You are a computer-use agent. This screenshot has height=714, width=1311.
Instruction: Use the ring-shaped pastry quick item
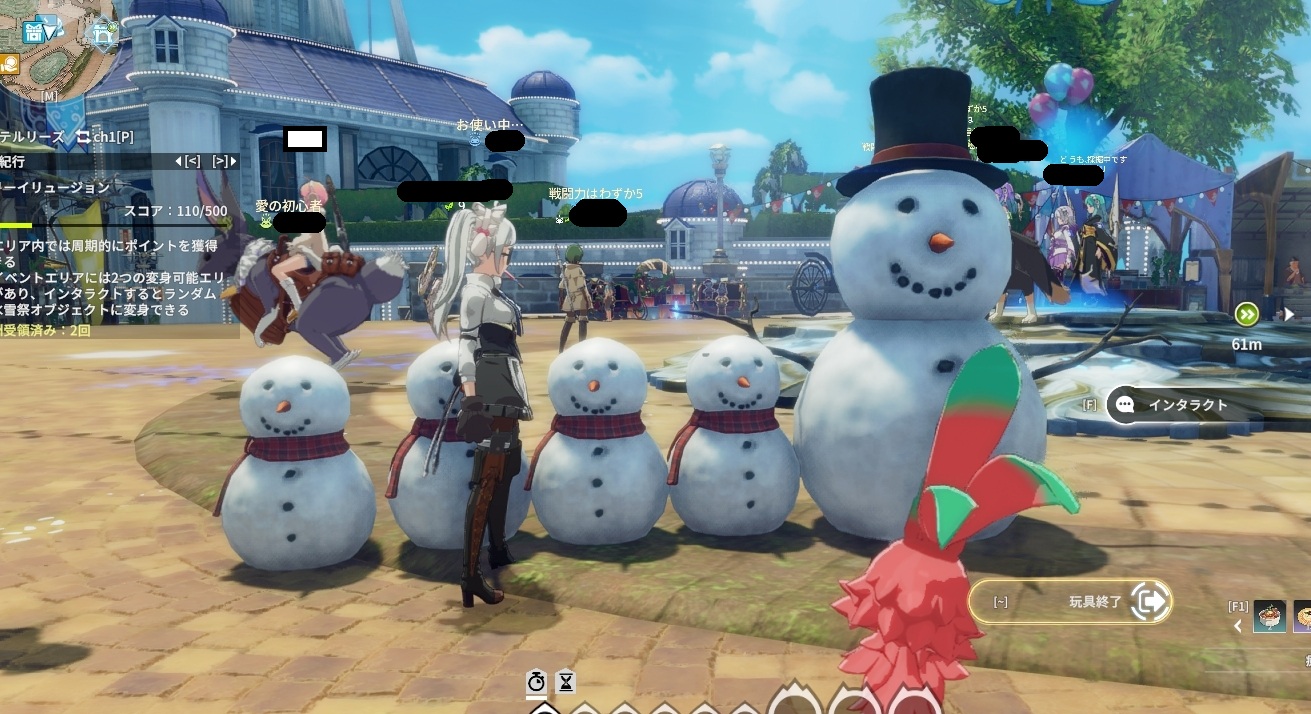(1302, 616)
